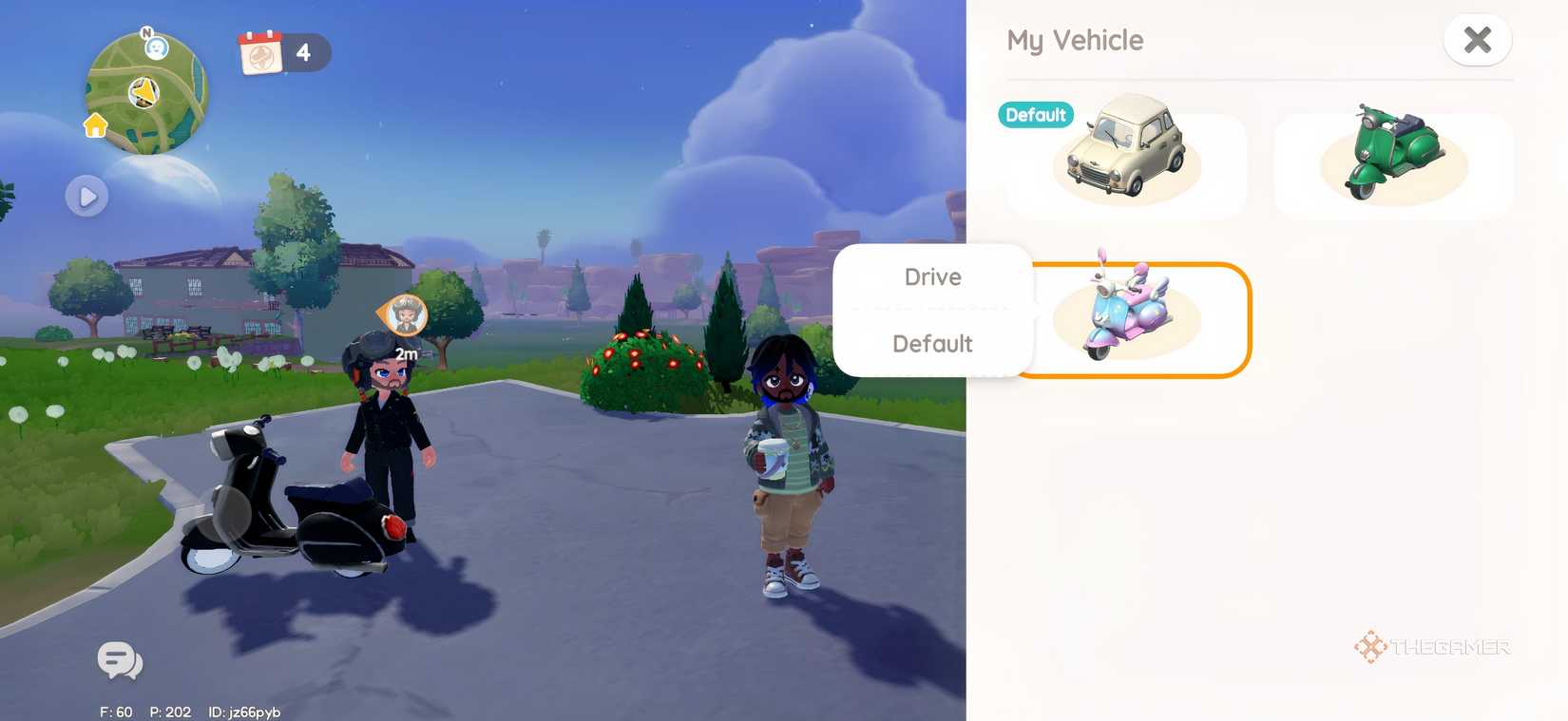
Task: Click the home icon on the minimap
Action: [94, 124]
